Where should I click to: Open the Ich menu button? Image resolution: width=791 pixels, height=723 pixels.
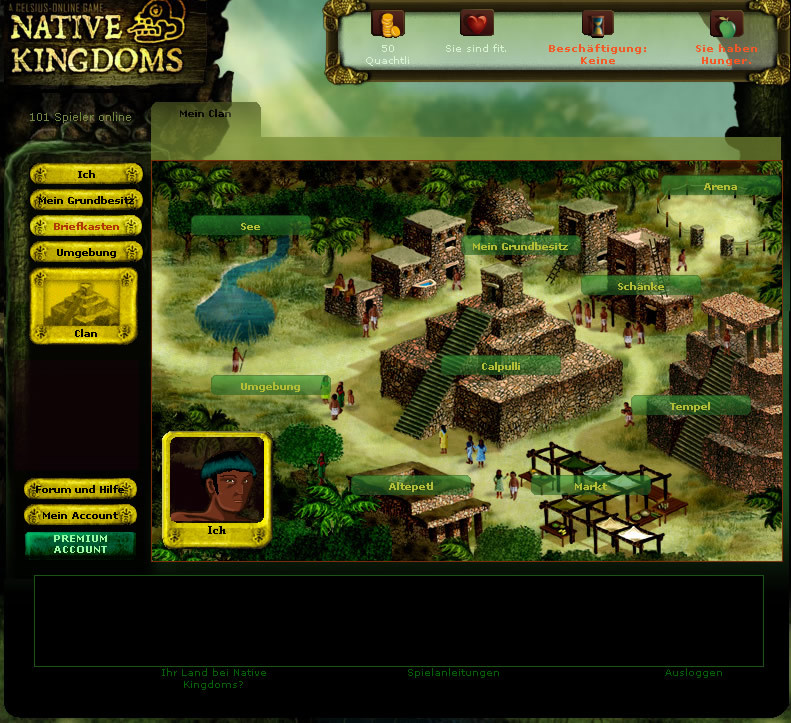[86, 174]
